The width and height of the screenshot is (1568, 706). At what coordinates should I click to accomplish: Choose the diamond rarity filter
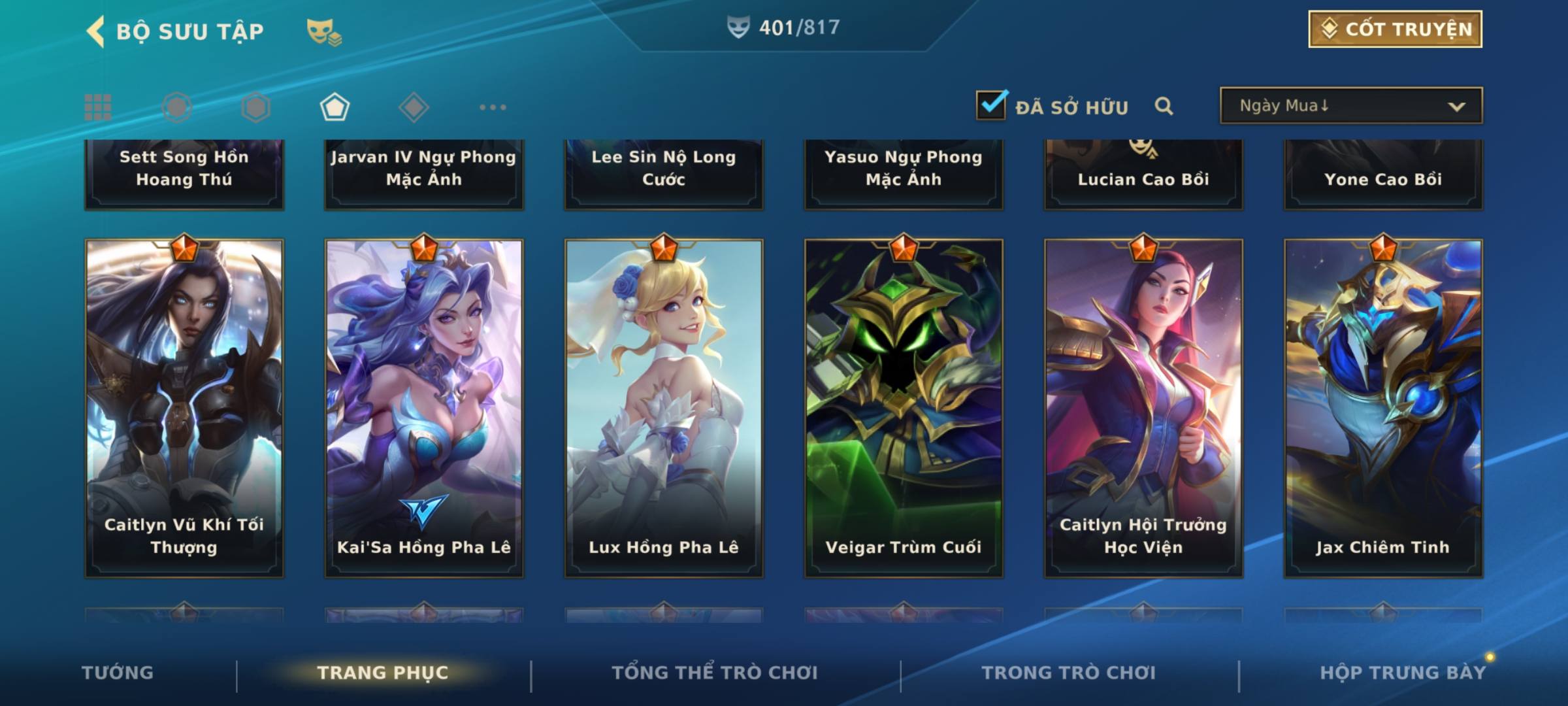(414, 107)
